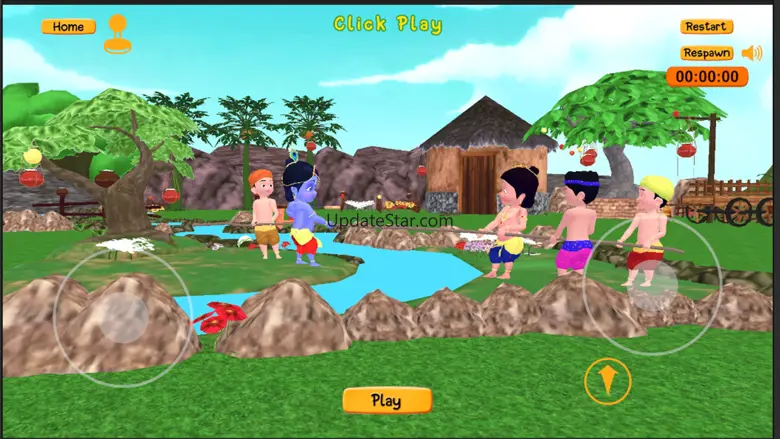Toggle the sound speaker icon
This screenshot has width=780, height=439.
coord(751,53)
